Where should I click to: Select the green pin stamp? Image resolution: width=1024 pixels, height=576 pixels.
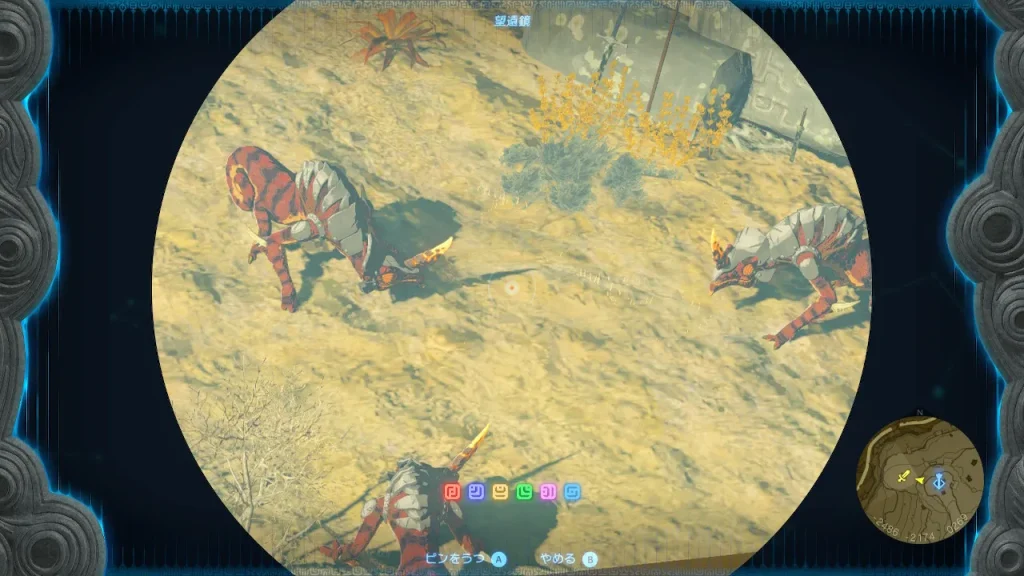[524, 492]
